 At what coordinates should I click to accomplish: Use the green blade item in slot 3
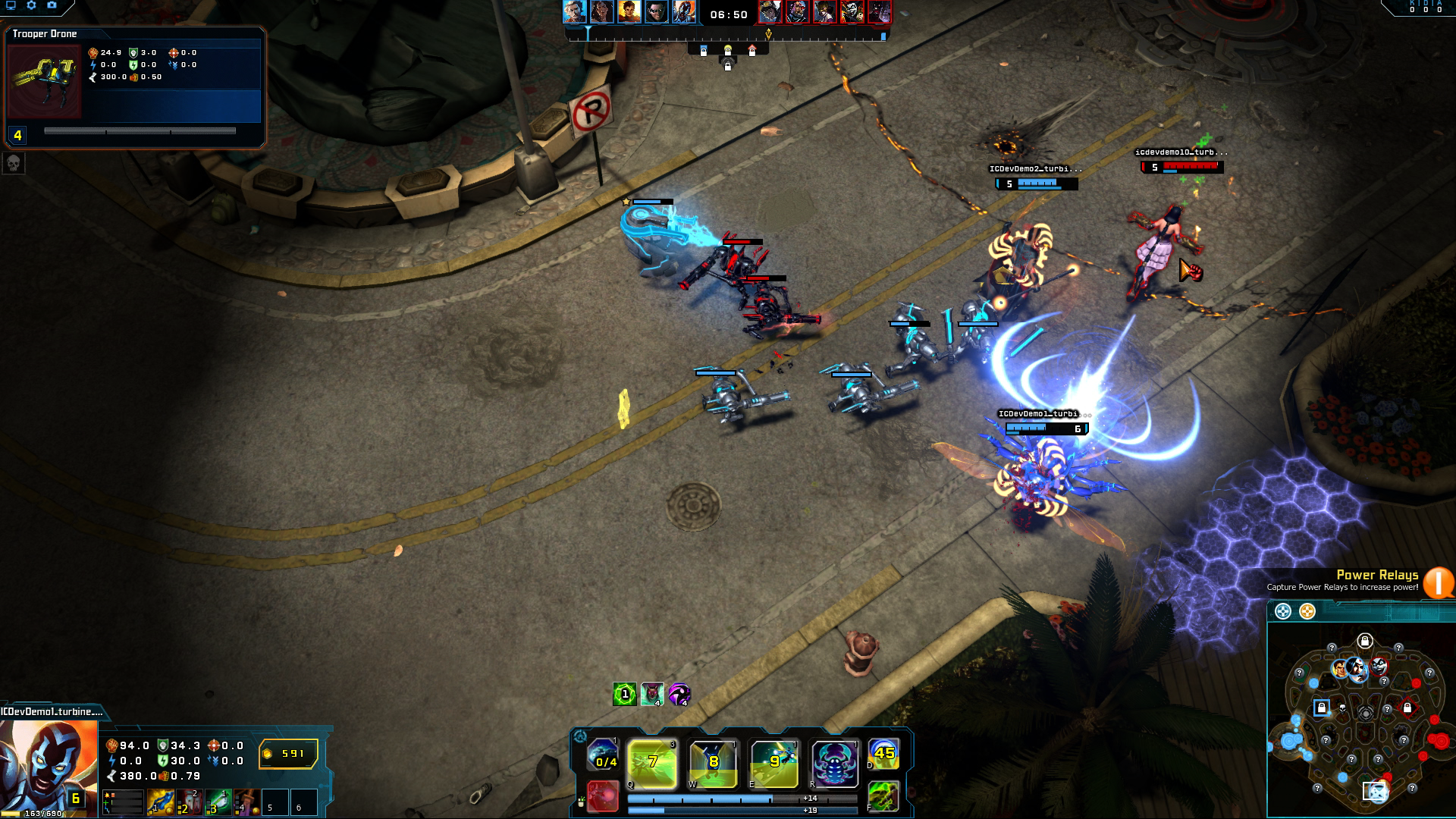click(218, 802)
